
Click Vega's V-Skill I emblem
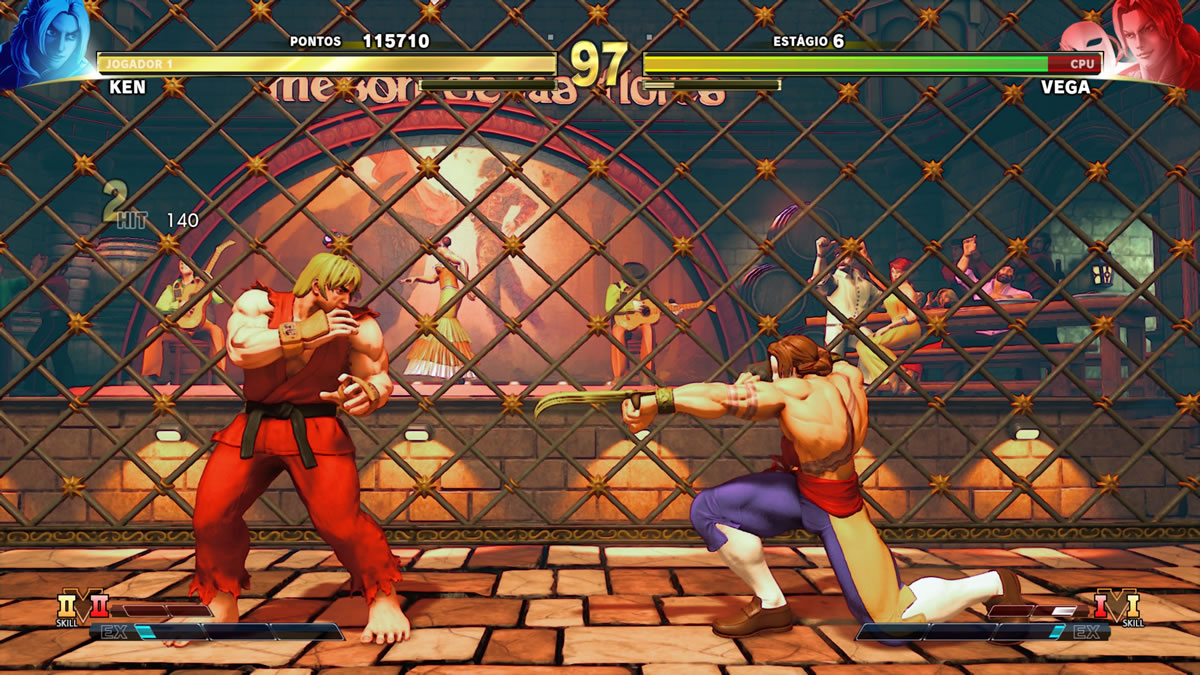point(1116,606)
